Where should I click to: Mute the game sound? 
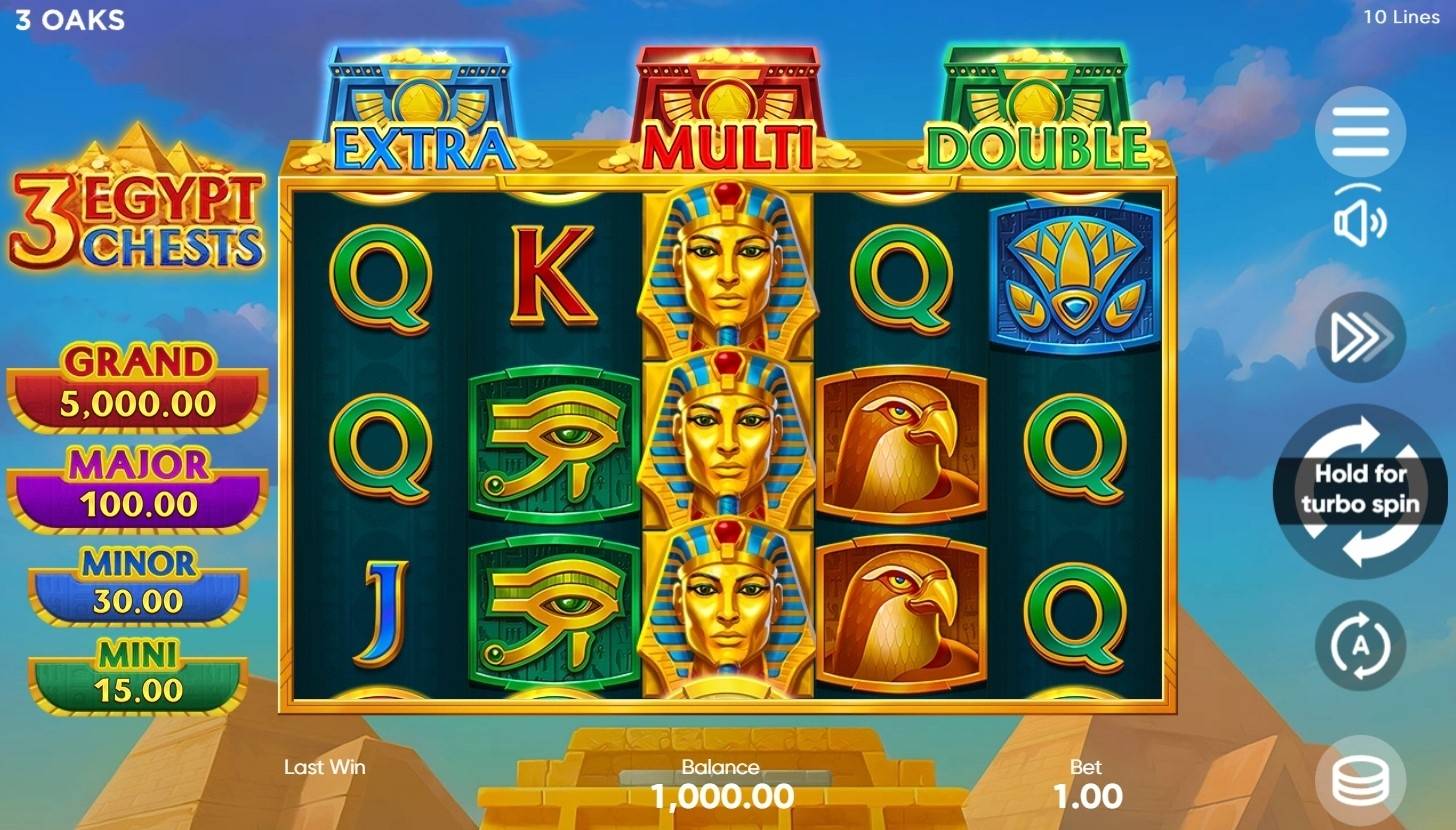pos(1359,223)
